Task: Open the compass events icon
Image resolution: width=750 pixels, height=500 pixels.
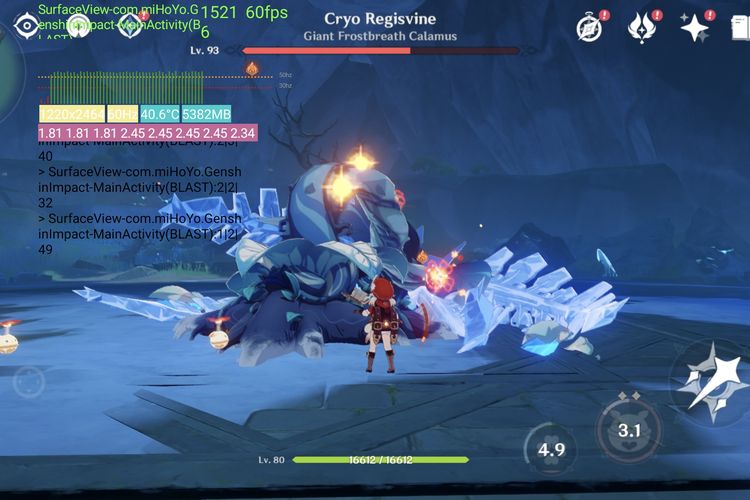Action: [590, 28]
